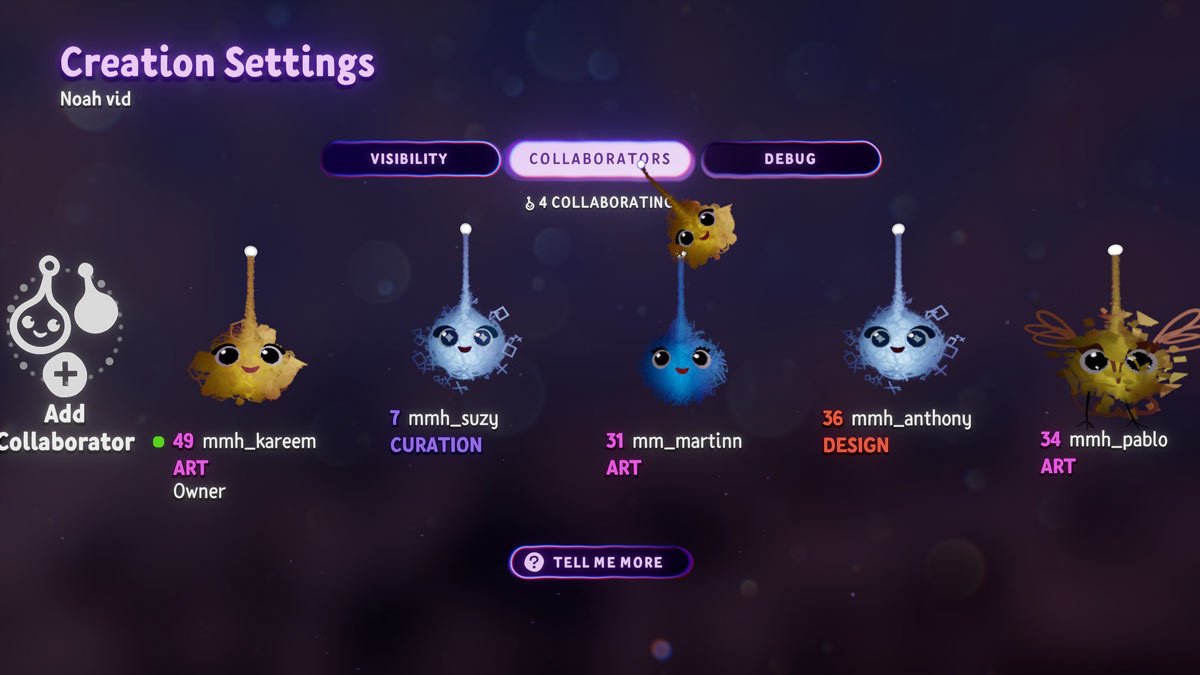Switch to the Visibility tab
Screen dimensions: 1200x675
click(x=409, y=159)
